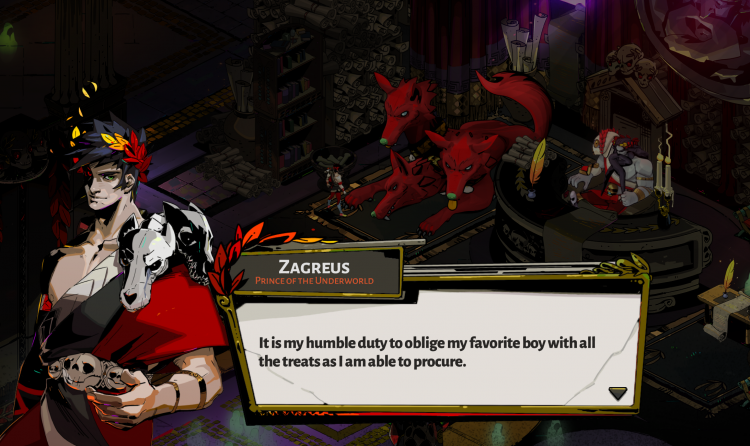Advance dialogue with the down arrow
Image resolution: width=750 pixels, height=446 pixels.
coord(618,393)
